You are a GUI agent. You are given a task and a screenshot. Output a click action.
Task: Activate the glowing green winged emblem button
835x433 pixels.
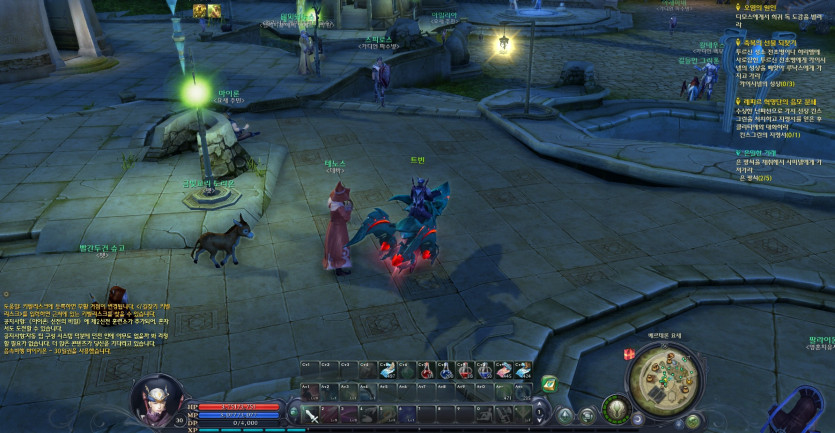[616, 411]
